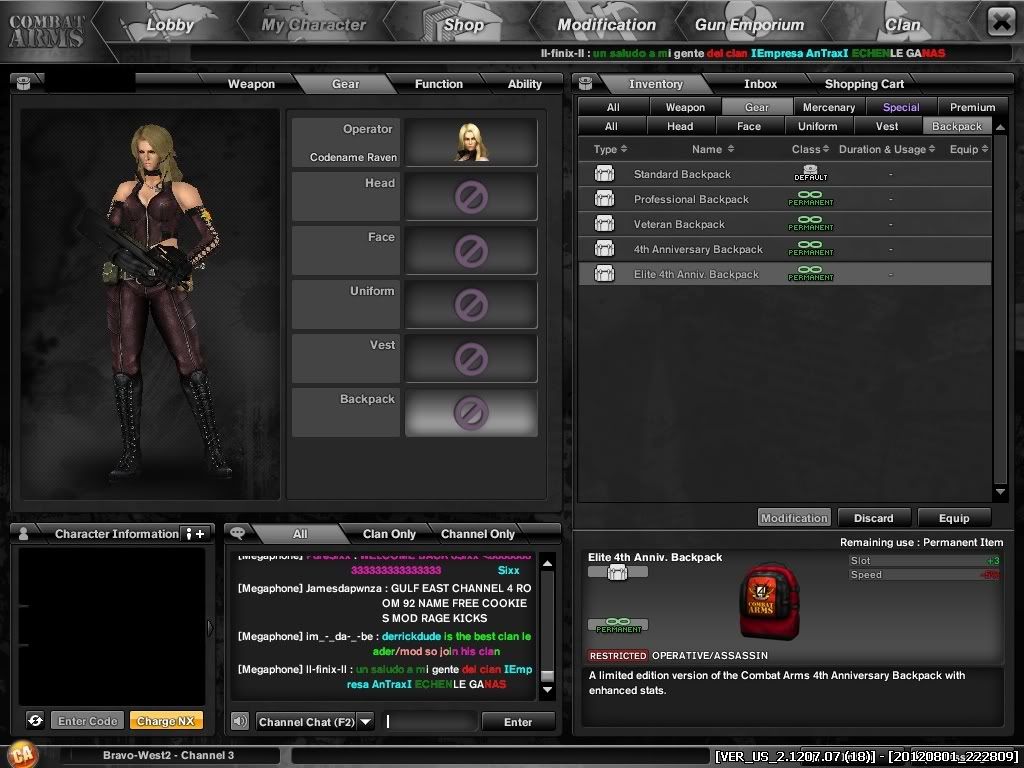
Task: Select the Operator portrait slot
Action: pyautogui.click(x=471, y=142)
